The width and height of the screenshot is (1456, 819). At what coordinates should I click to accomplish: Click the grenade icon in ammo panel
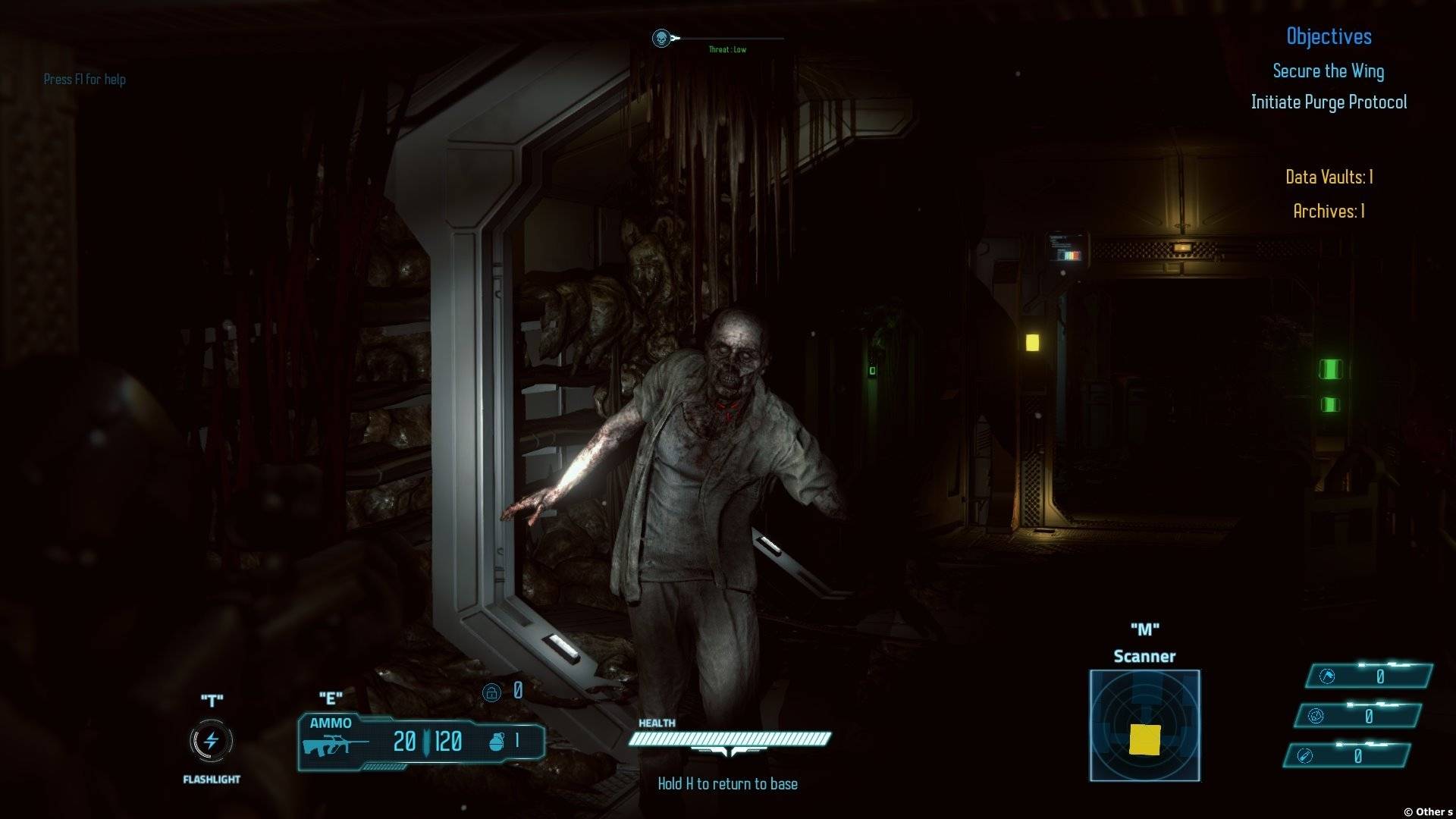click(496, 741)
